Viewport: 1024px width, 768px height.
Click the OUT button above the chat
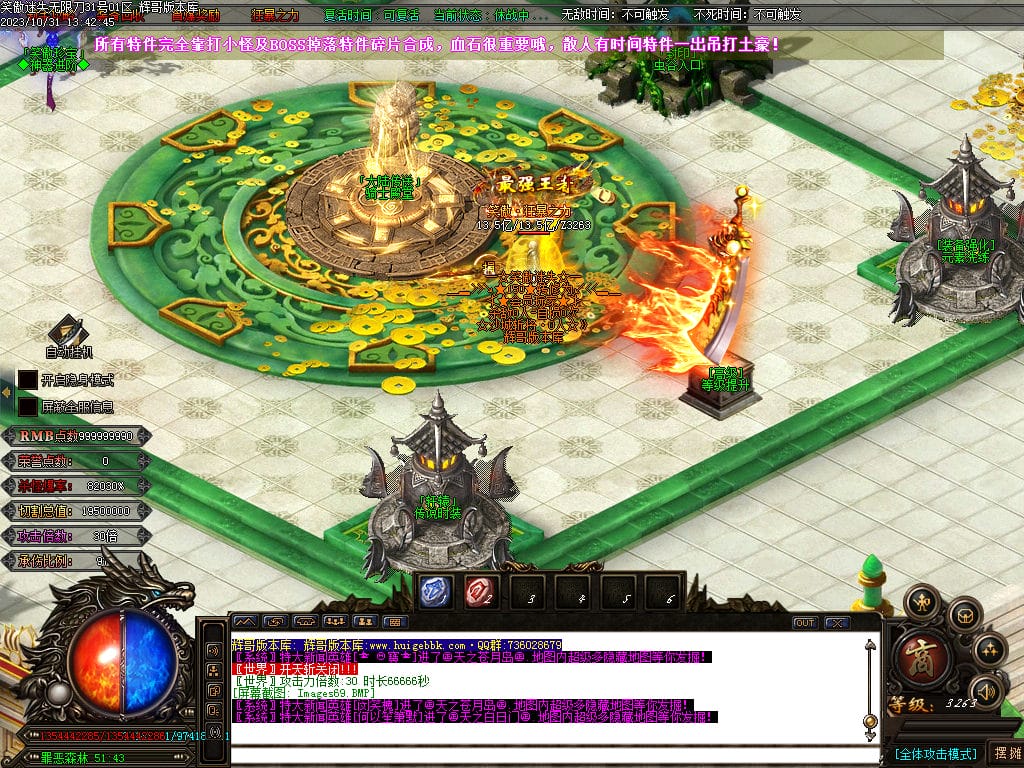tap(805, 622)
